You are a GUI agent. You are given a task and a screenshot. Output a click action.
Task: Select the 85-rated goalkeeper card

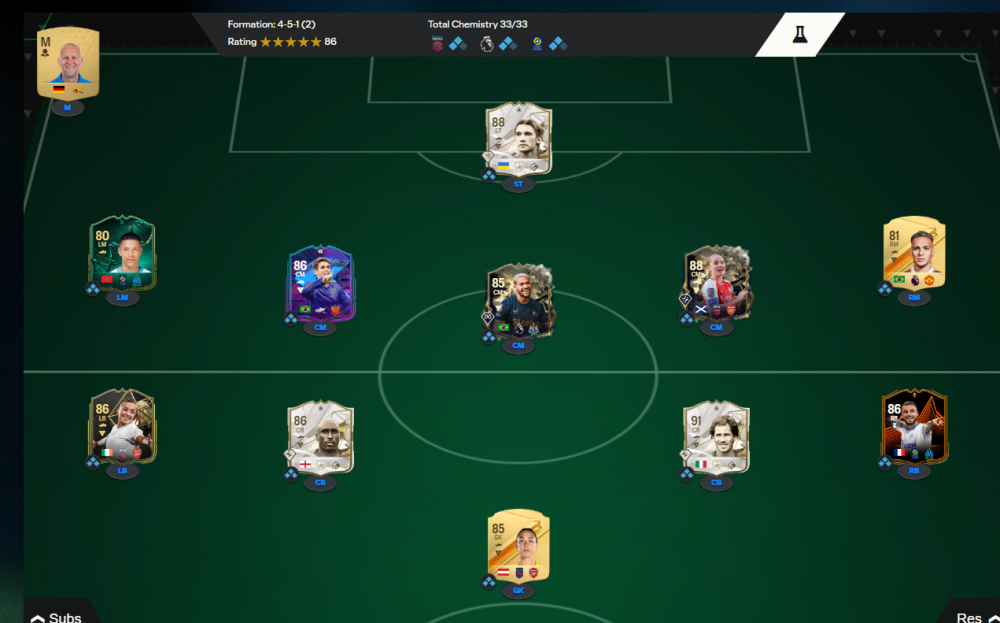[518, 546]
